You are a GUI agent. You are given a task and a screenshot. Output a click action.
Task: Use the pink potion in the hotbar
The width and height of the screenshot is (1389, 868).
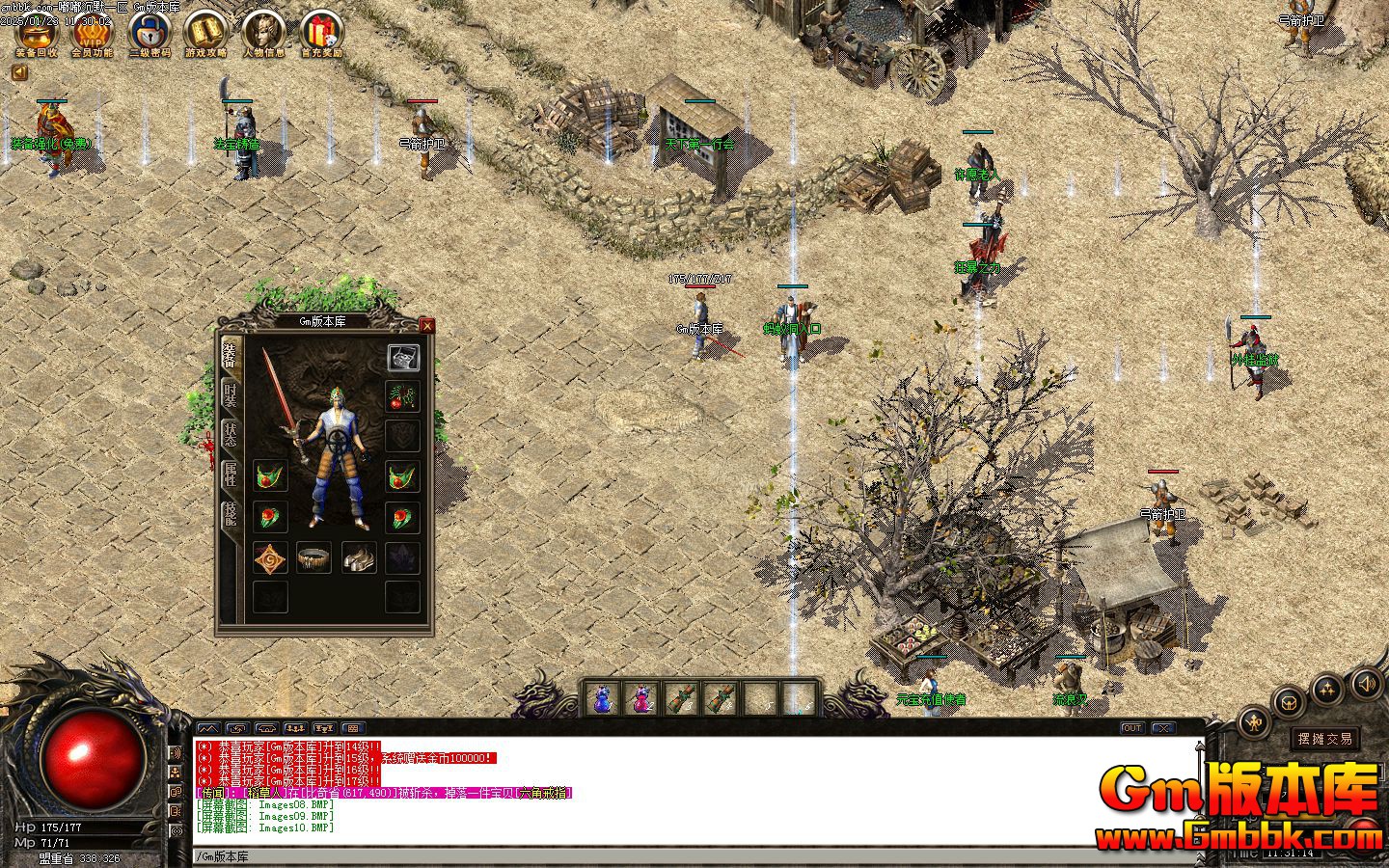point(642,697)
